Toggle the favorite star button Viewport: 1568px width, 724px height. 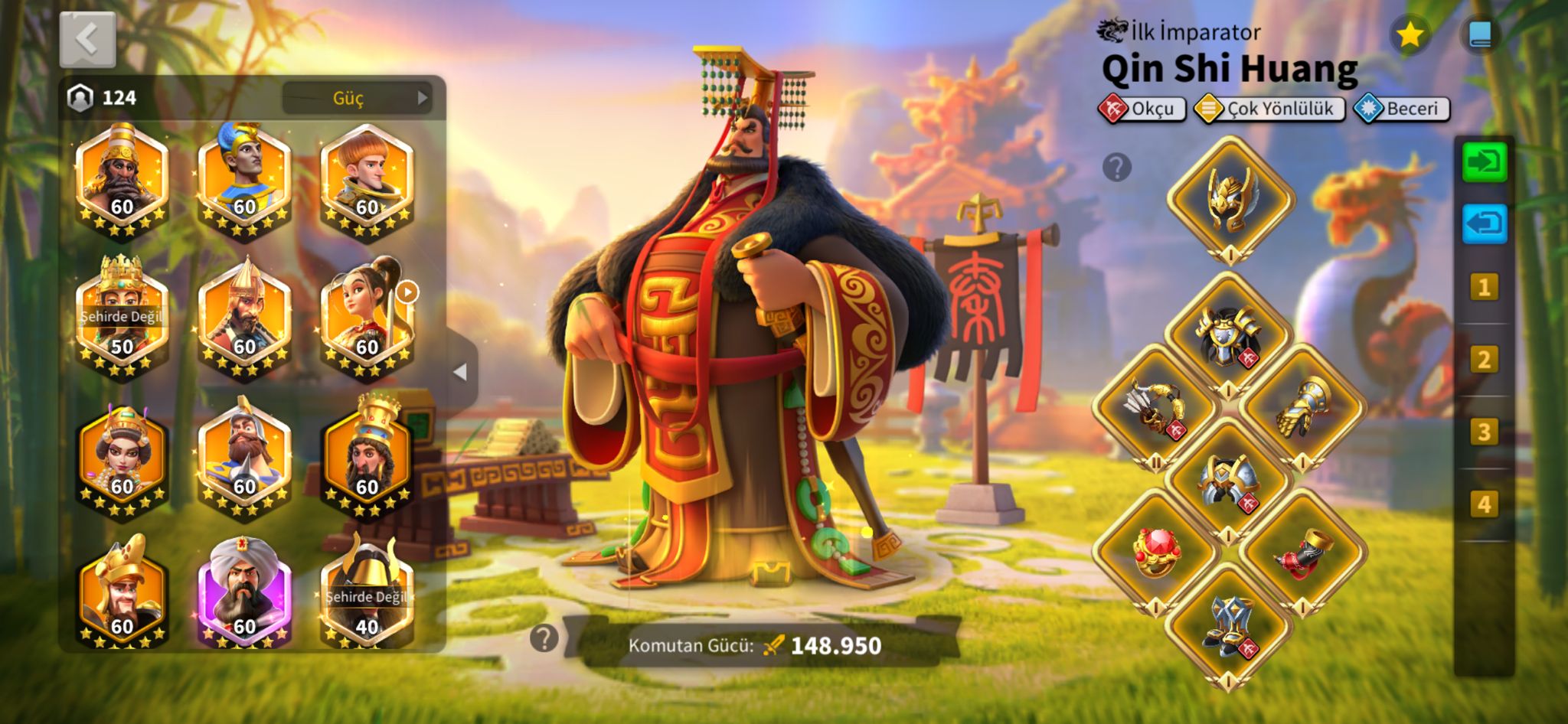[1410, 34]
